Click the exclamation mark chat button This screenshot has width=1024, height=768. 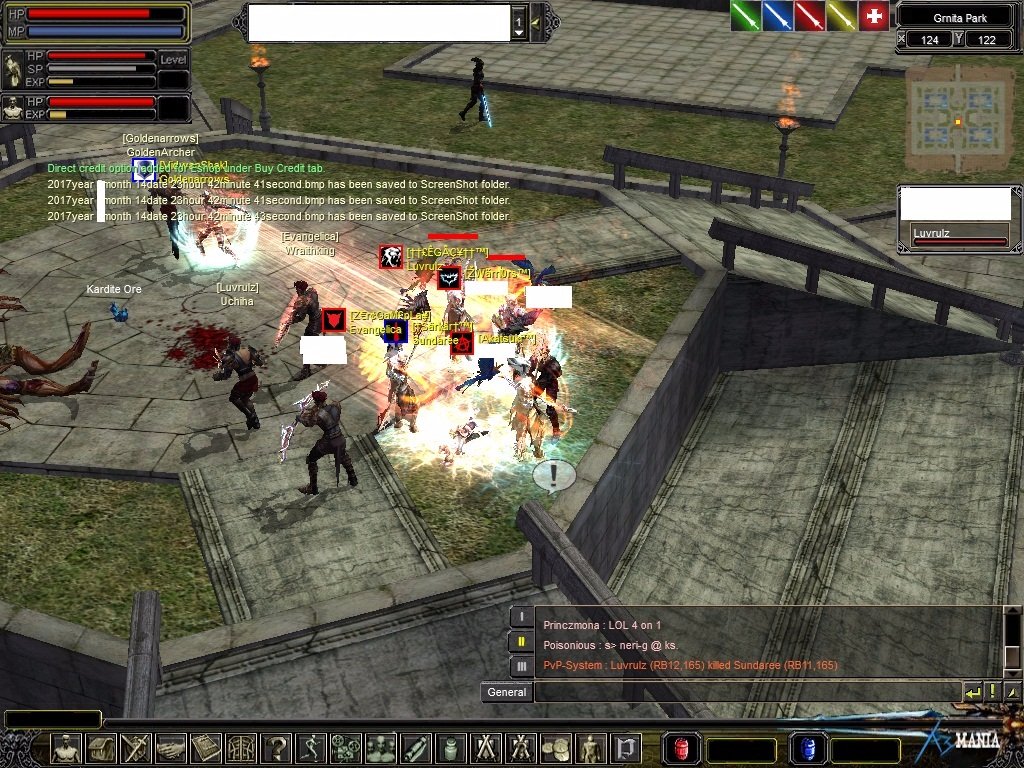pyautogui.click(x=993, y=692)
